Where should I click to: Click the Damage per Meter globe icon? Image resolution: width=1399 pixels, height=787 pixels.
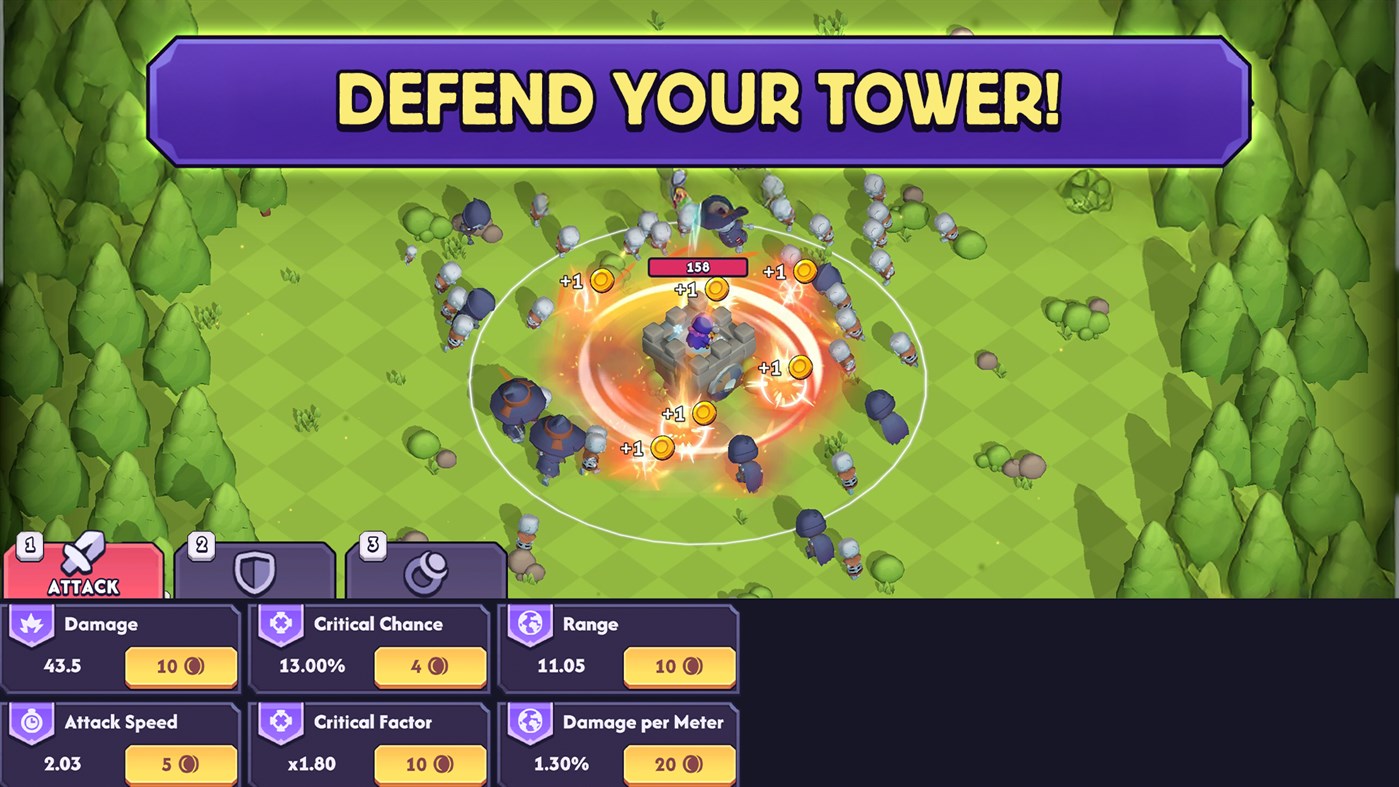(x=529, y=722)
